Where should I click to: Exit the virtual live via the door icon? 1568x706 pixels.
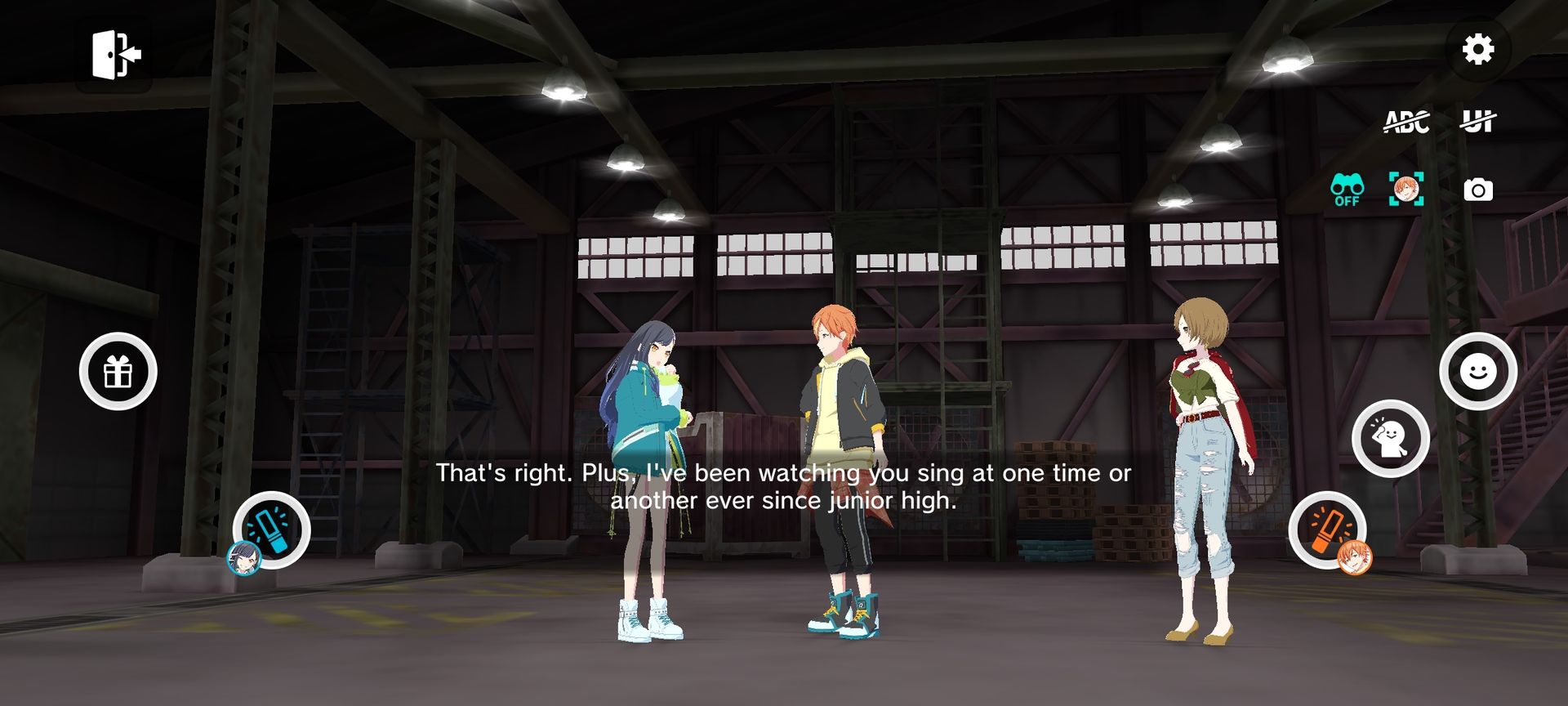(115, 55)
